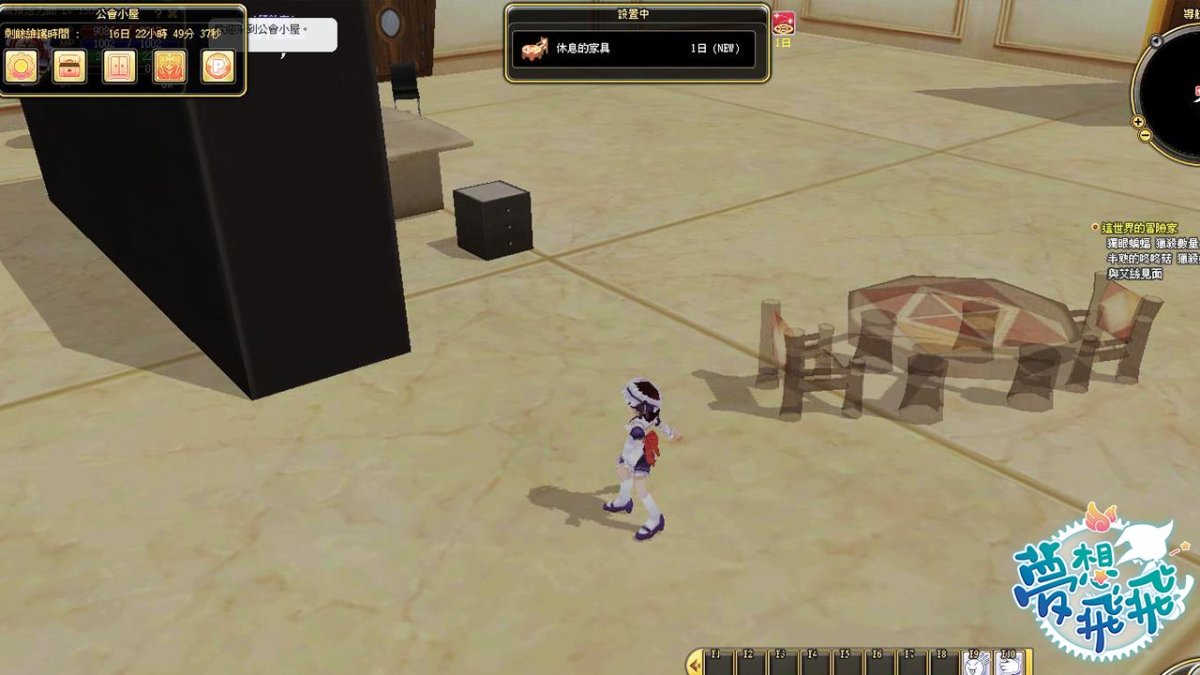
Task: Click the round P coin icon
Action: pyautogui.click(x=218, y=66)
